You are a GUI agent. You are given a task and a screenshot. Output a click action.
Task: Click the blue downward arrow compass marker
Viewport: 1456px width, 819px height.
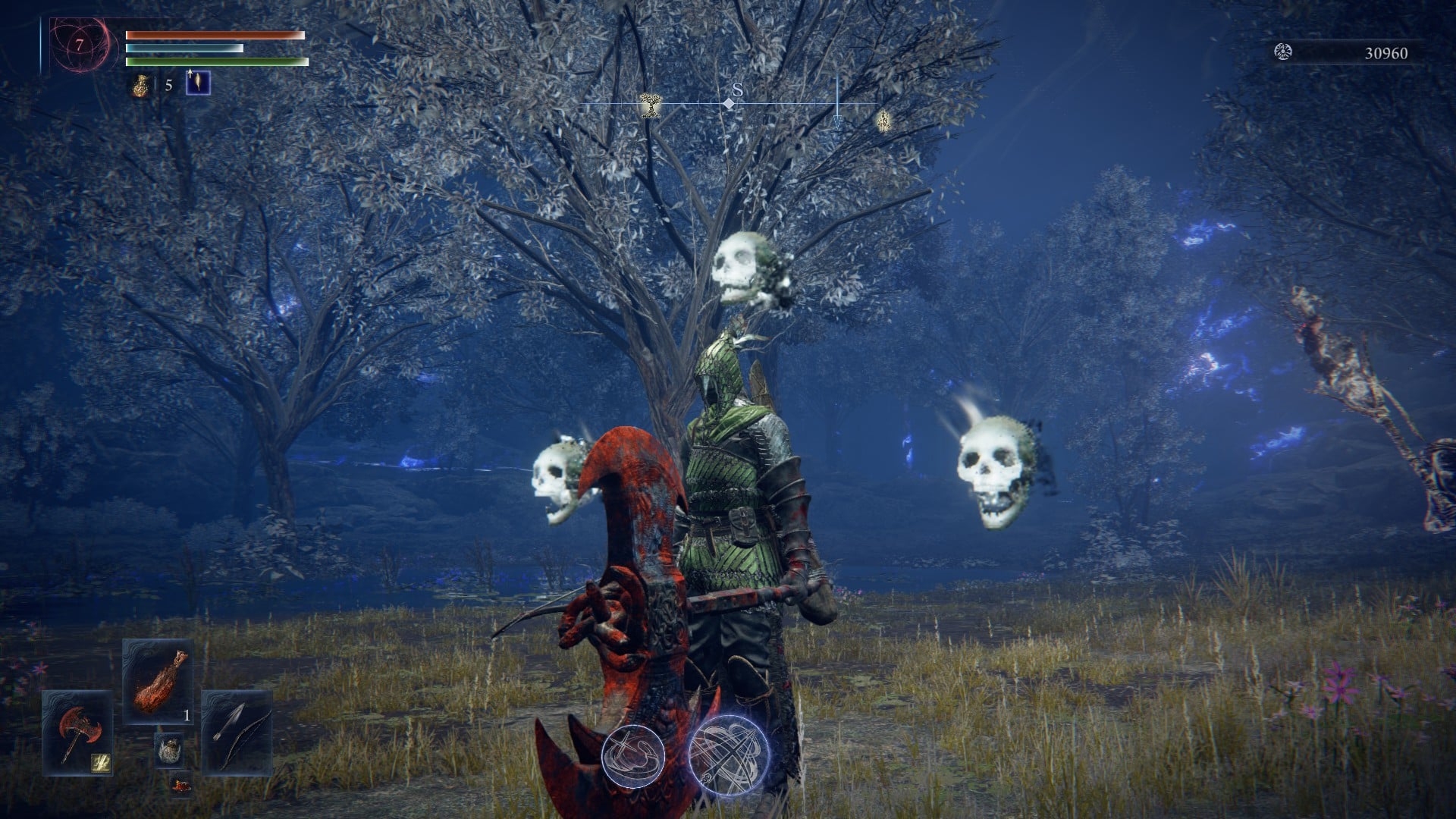coord(837,121)
